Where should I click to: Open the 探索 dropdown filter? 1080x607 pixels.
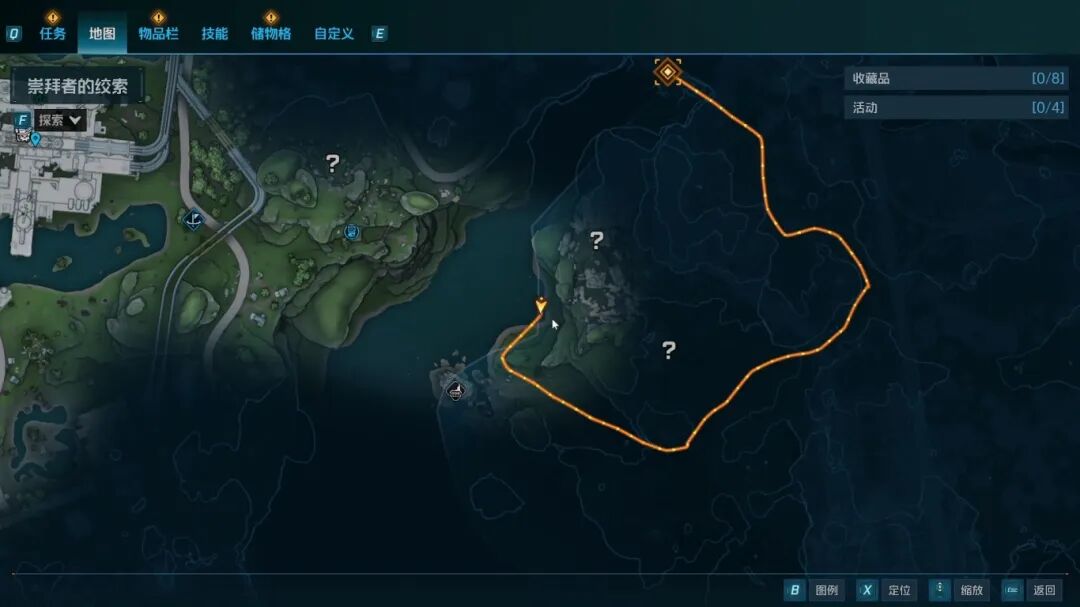tap(59, 120)
